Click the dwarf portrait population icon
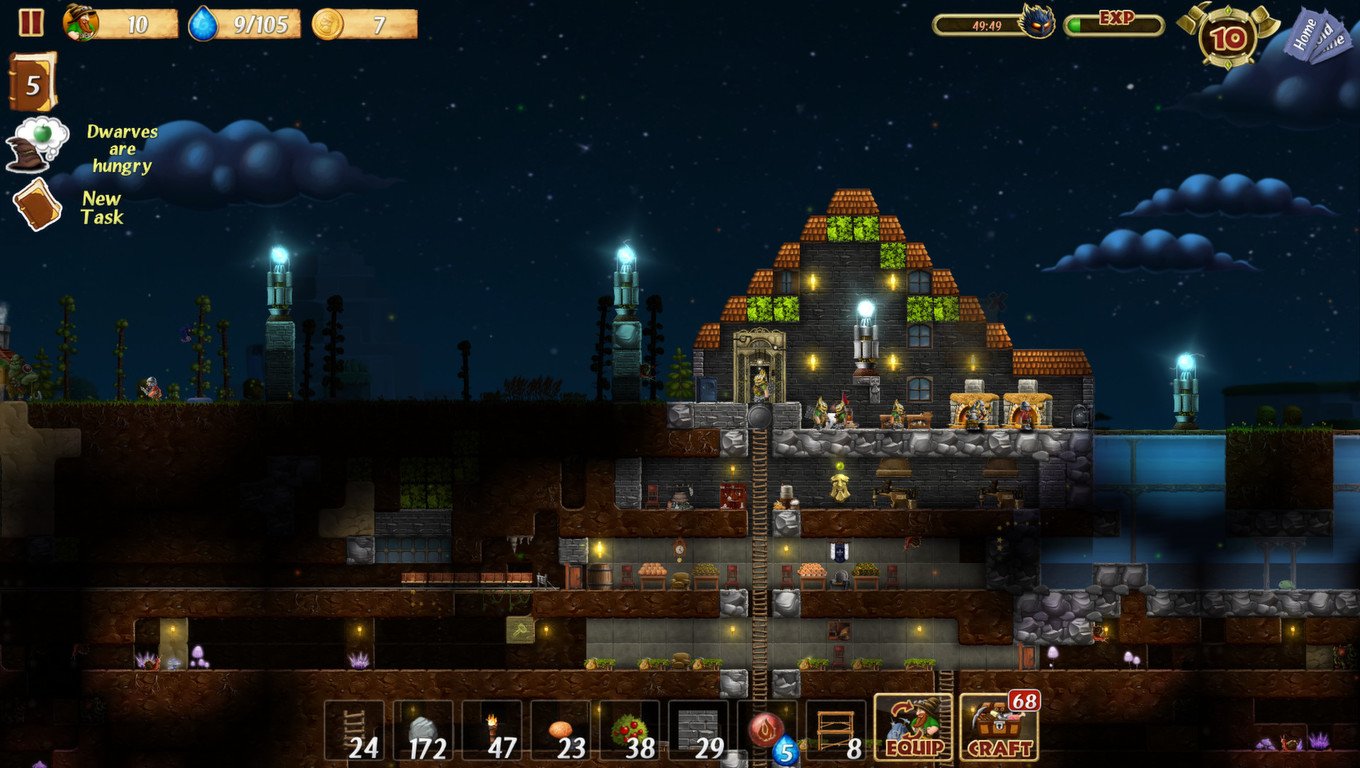Screen dimensions: 1360x768 (x=81, y=22)
